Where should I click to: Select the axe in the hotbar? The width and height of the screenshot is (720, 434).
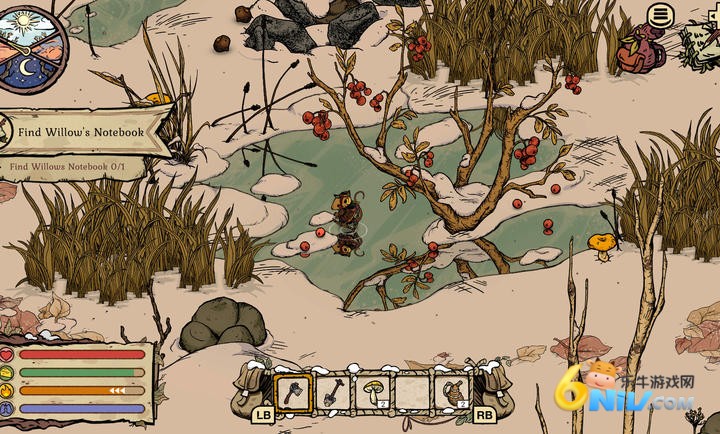coord(293,391)
